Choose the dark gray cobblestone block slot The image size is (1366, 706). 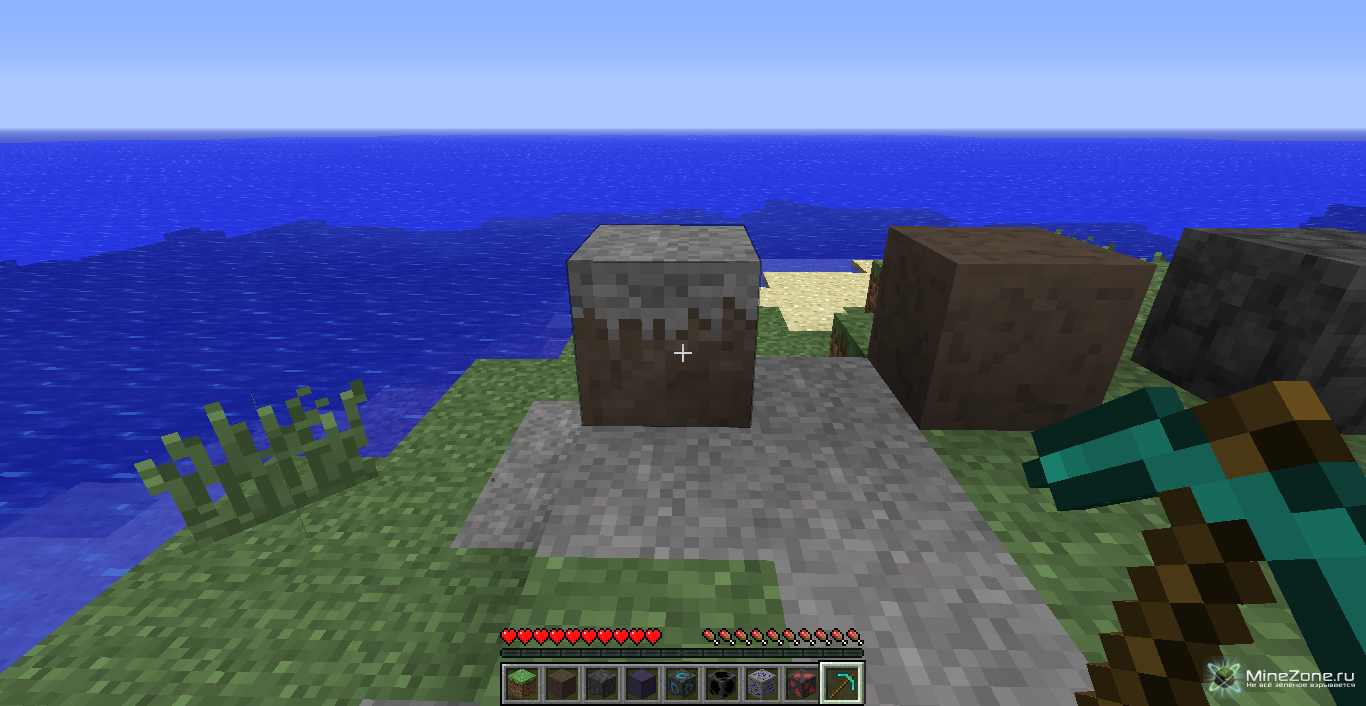601,684
